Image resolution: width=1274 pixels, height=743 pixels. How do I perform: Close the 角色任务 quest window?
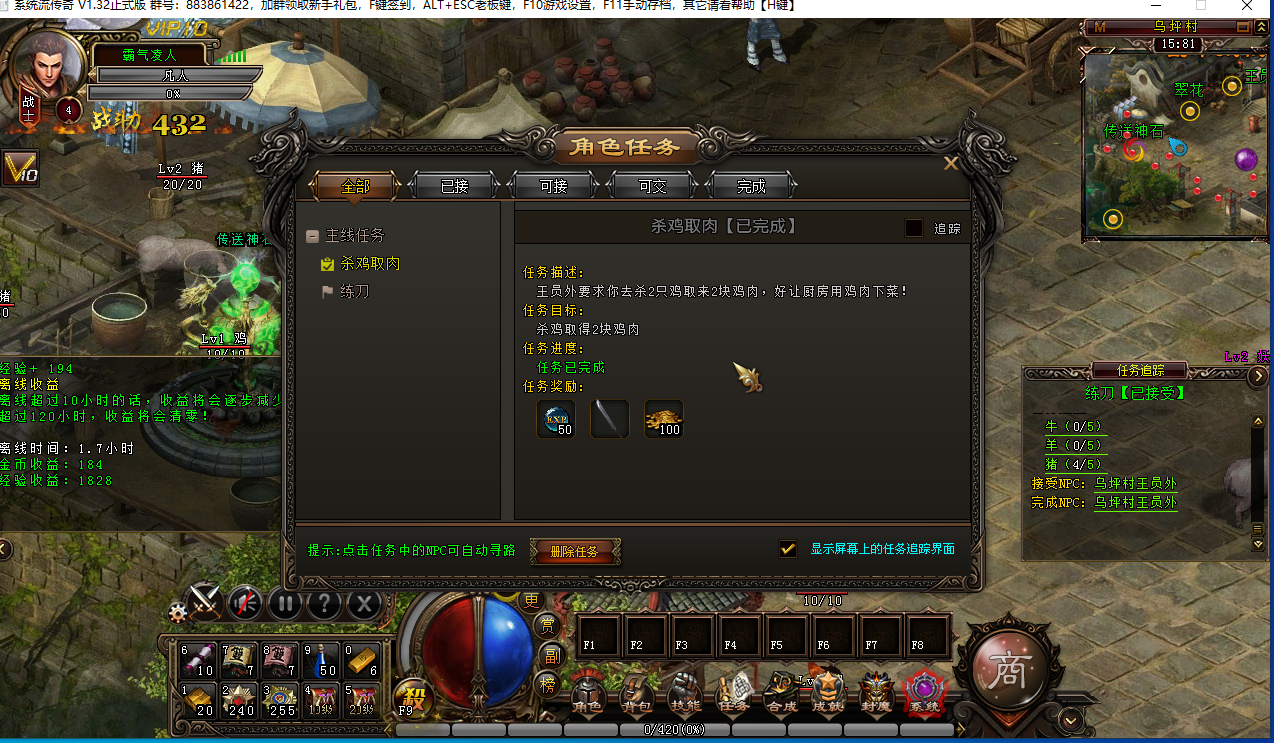951,163
